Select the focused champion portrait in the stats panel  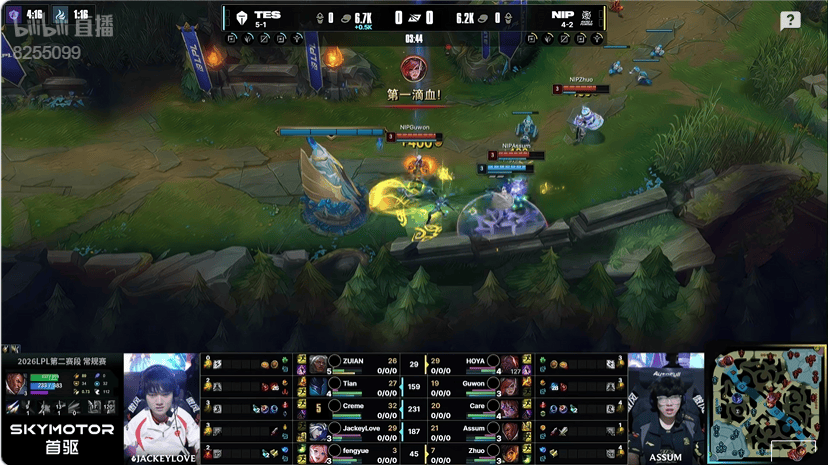pyautogui.click(x=17, y=384)
